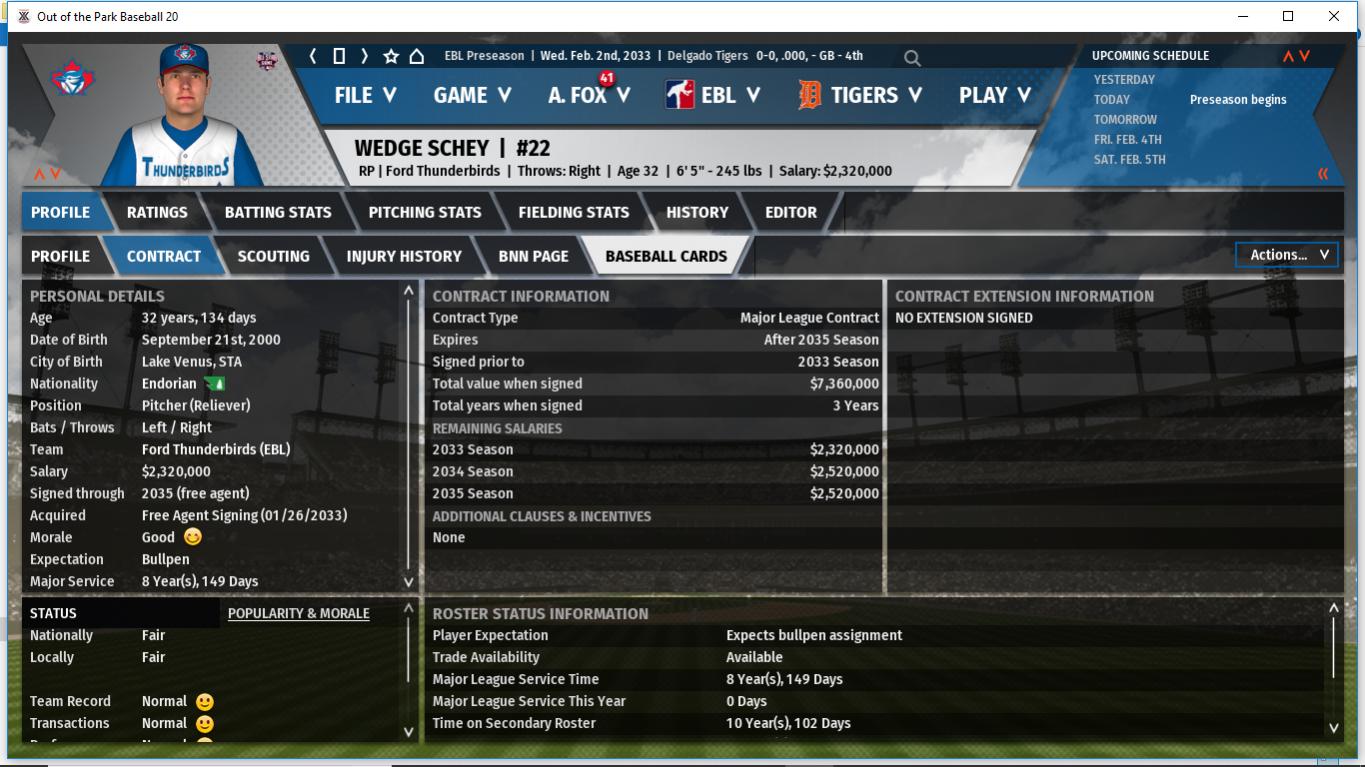The image size is (1365, 767).
Task: Go to the EDITOR tab
Action: tap(791, 212)
